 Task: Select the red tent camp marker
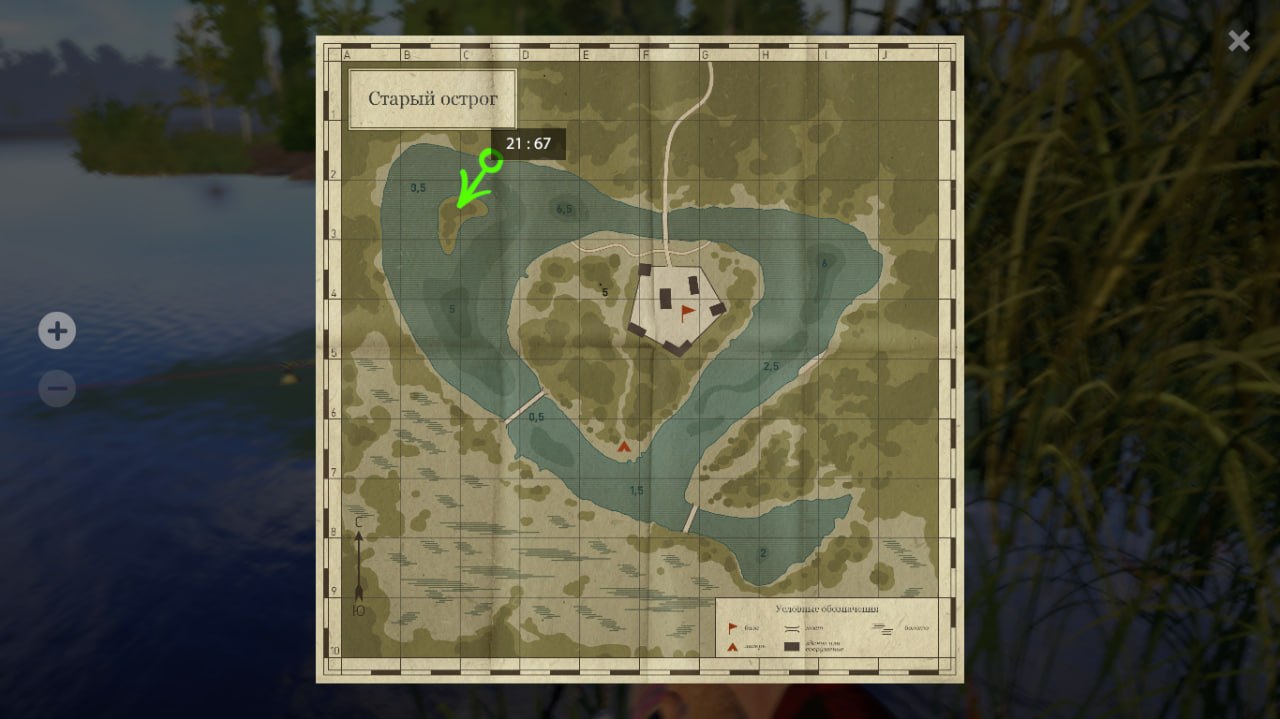point(625,447)
